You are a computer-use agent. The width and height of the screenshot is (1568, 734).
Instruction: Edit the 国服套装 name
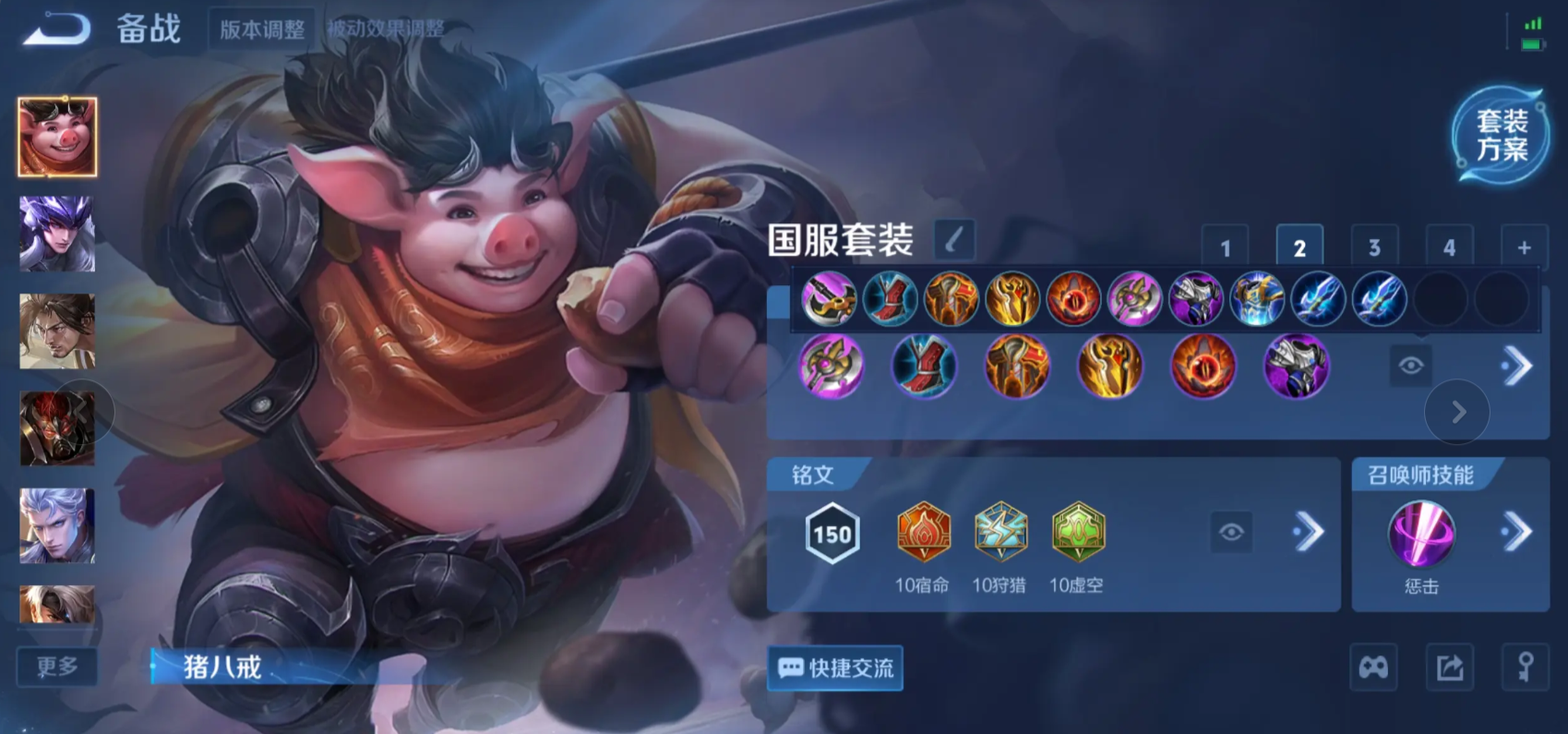(x=954, y=240)
